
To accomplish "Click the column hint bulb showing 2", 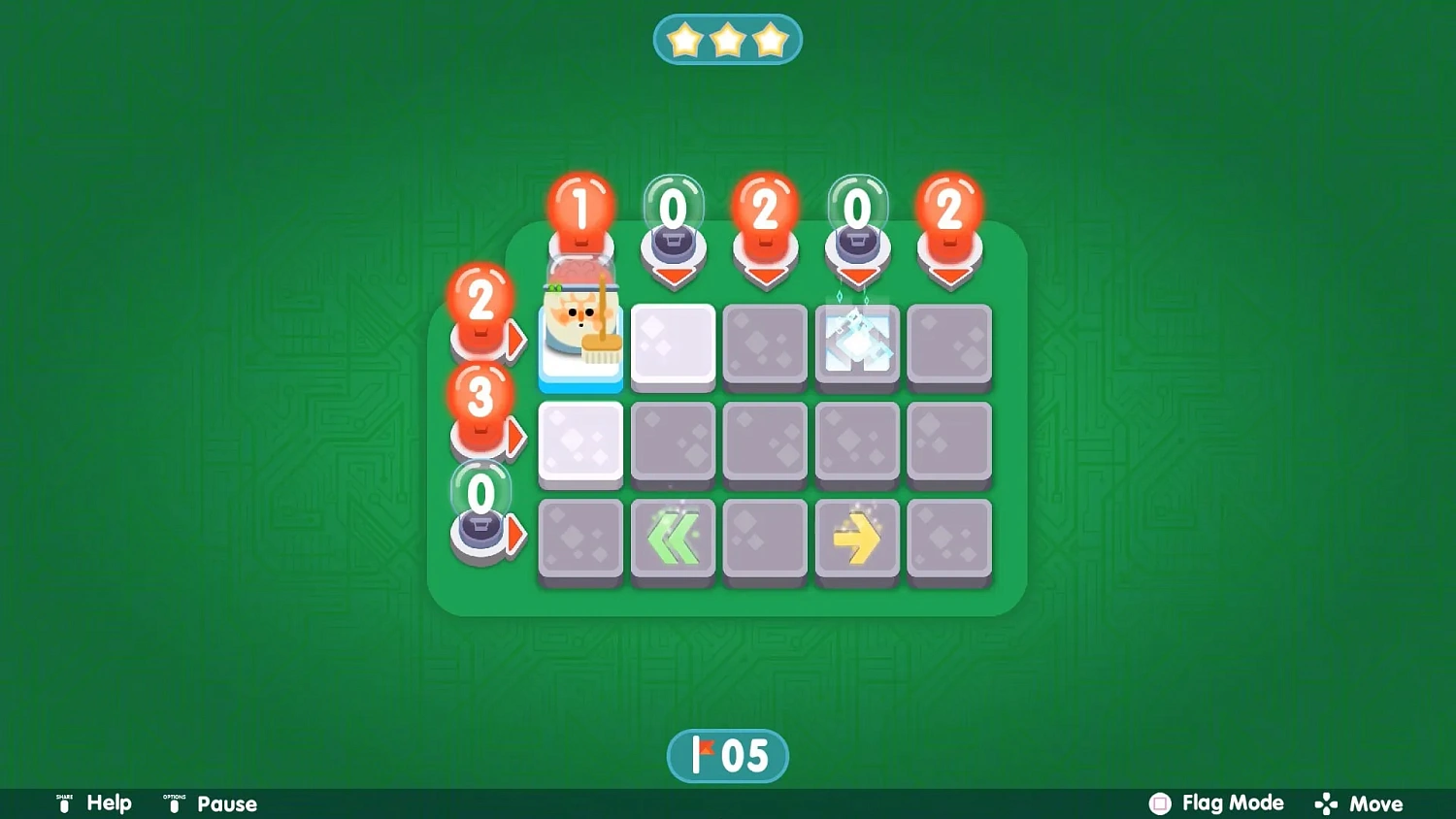I will (x=765, y=206).
